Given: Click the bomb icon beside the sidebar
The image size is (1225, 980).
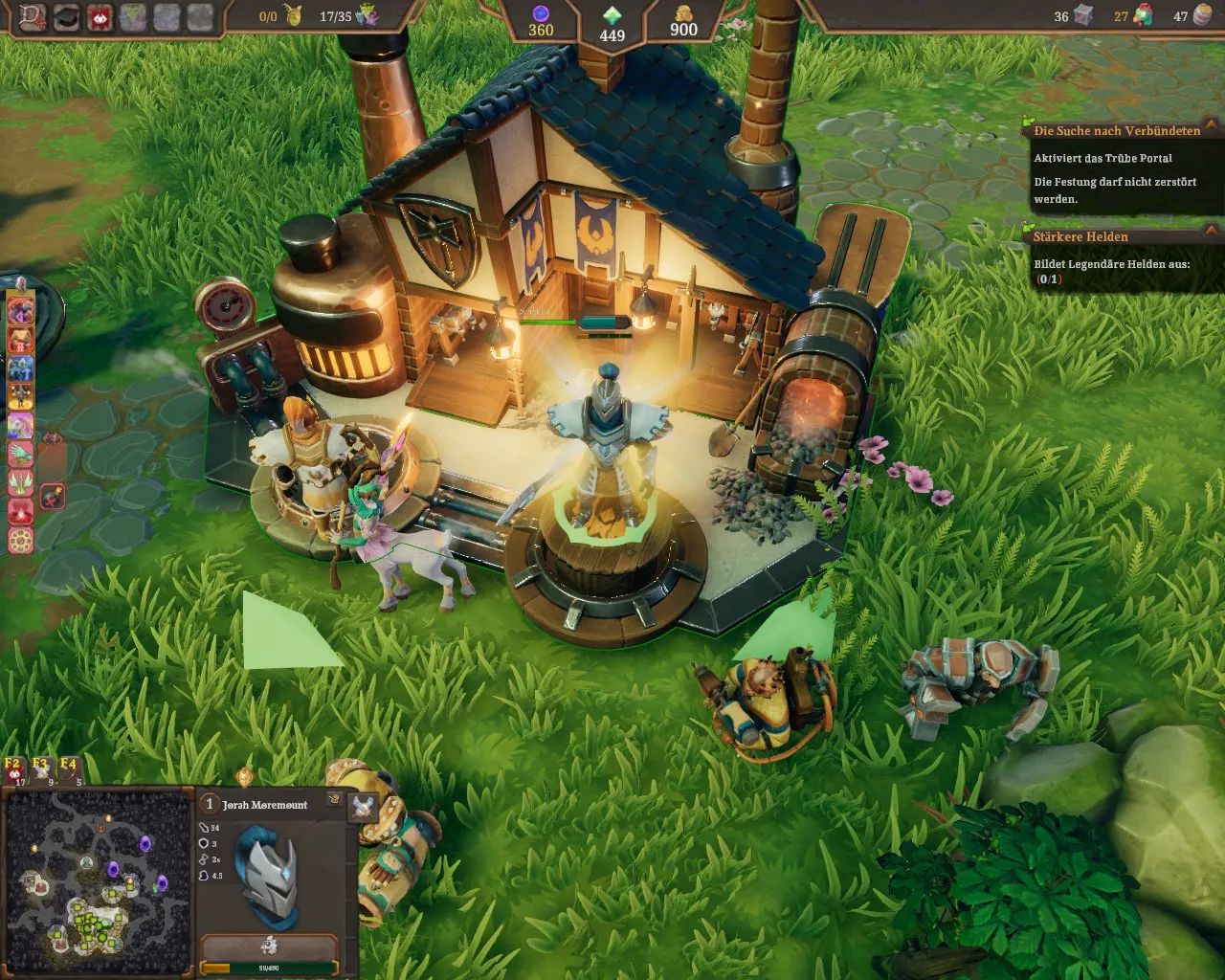Looking at the screenshot, I should (x=53, y=496).
